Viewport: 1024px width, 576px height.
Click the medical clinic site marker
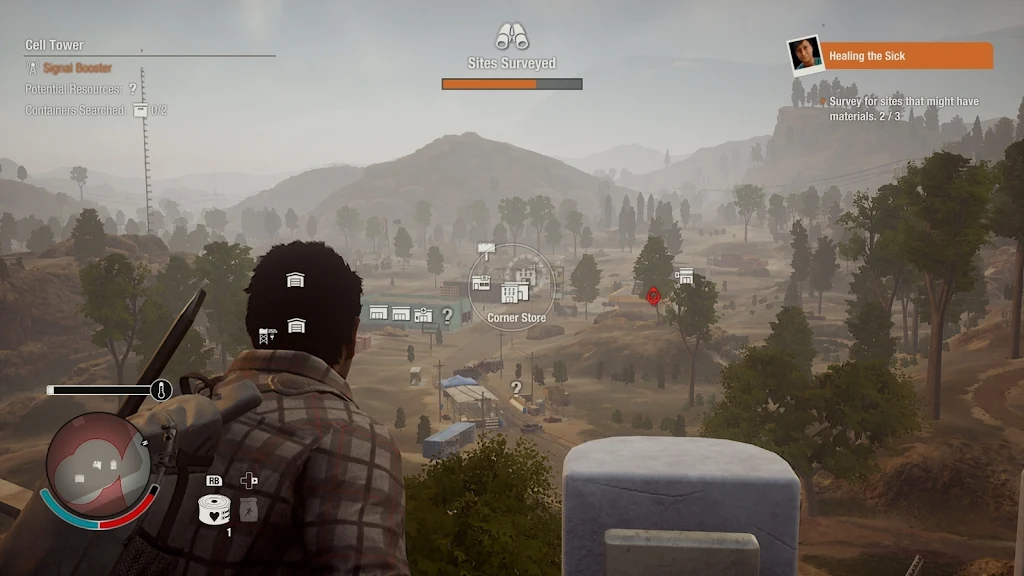tap(423, 315)
